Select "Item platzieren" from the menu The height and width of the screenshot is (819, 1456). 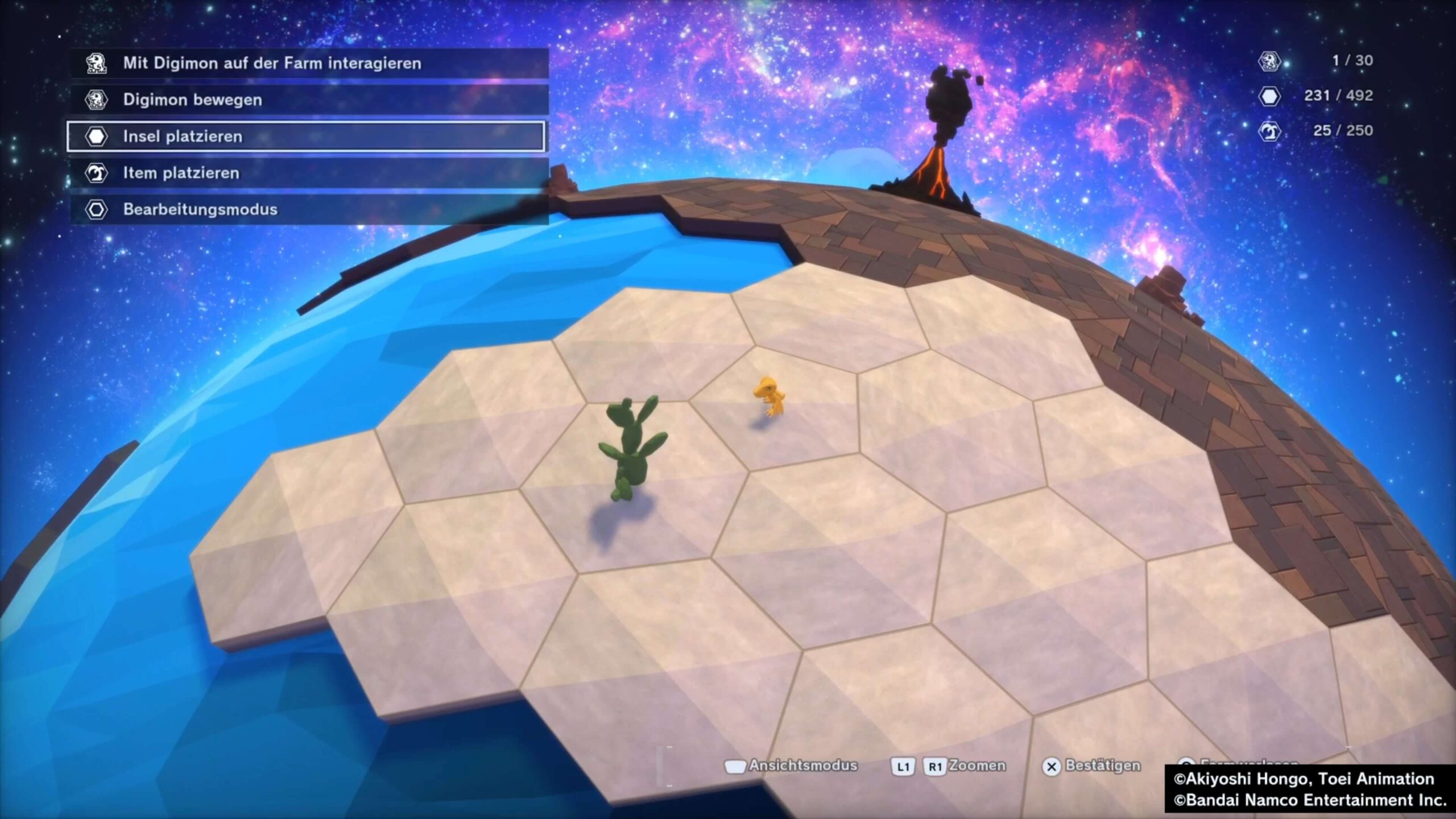coord(307,173)
